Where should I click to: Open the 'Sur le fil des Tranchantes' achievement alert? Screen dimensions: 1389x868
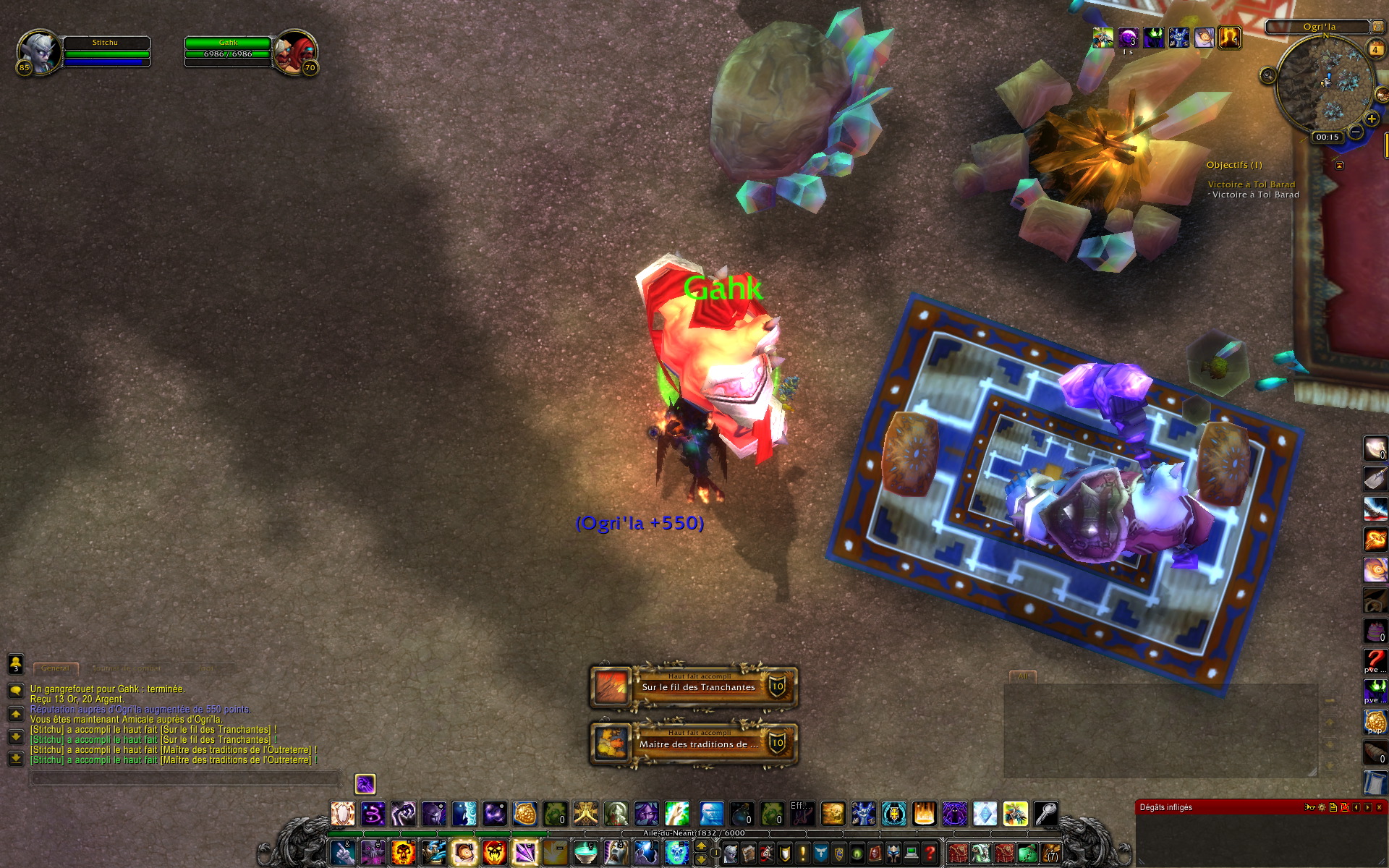(x=694, y=686)
